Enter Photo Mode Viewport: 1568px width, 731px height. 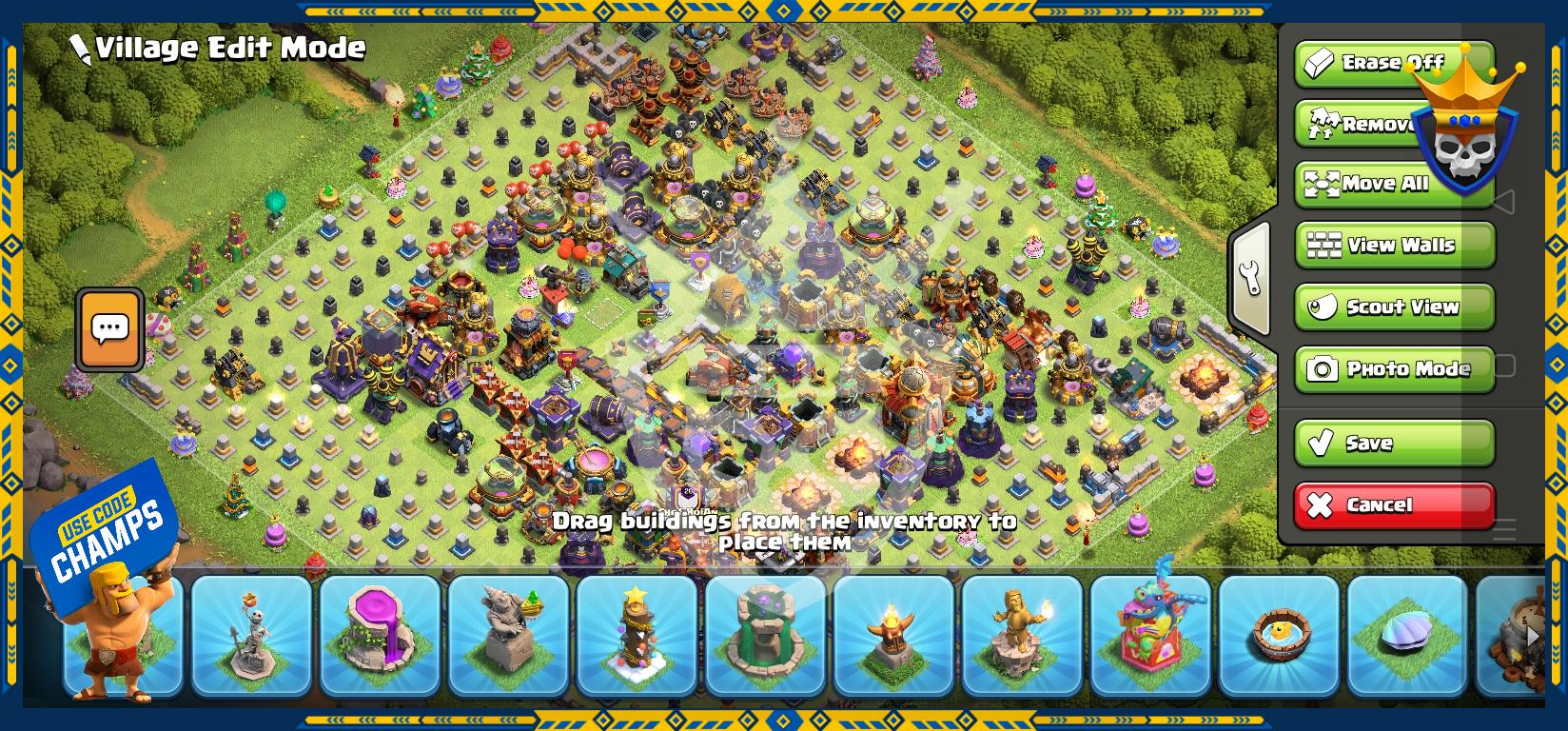click(x=1395, y=369)
